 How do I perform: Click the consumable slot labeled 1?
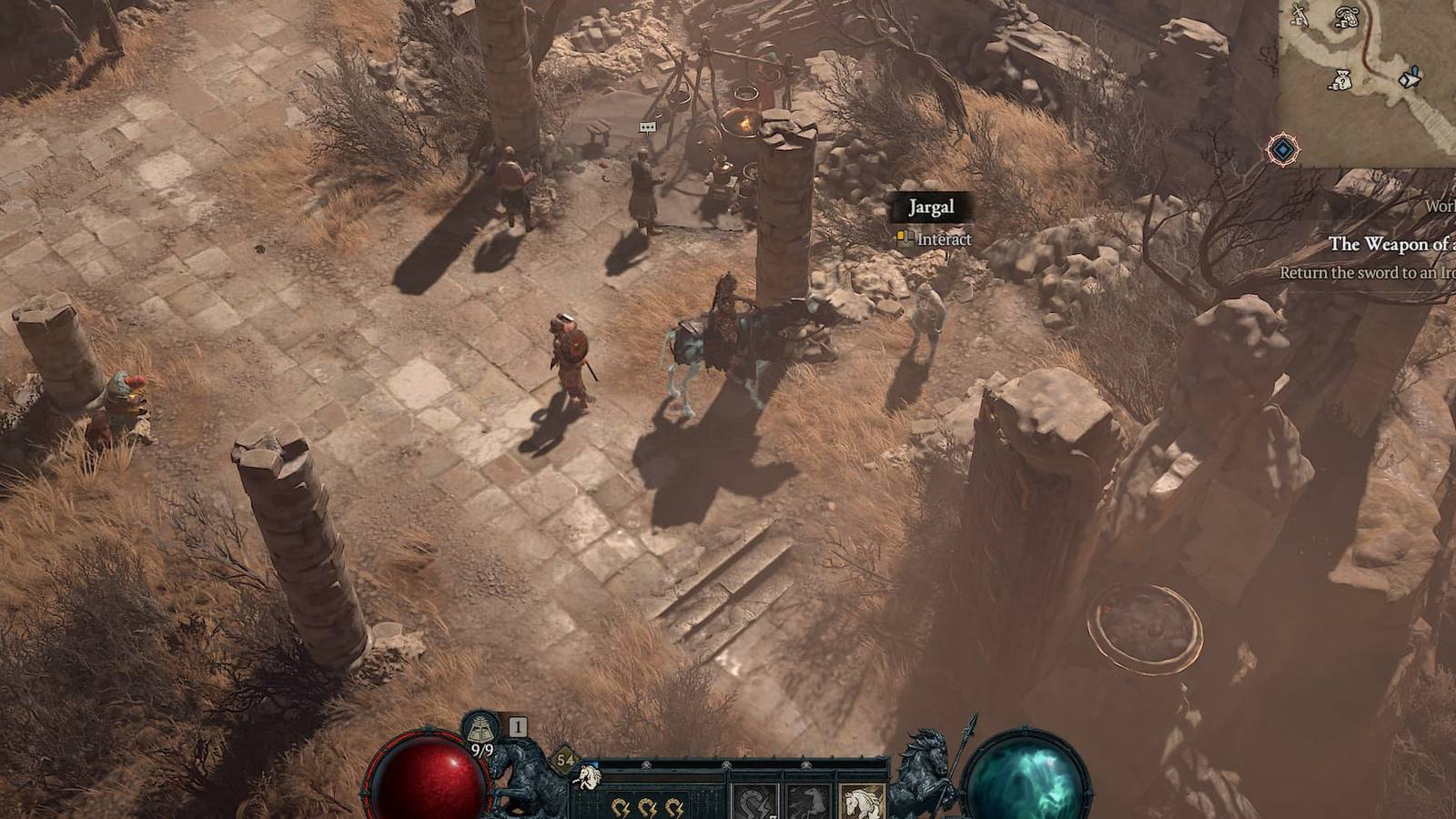pos(518,725)
